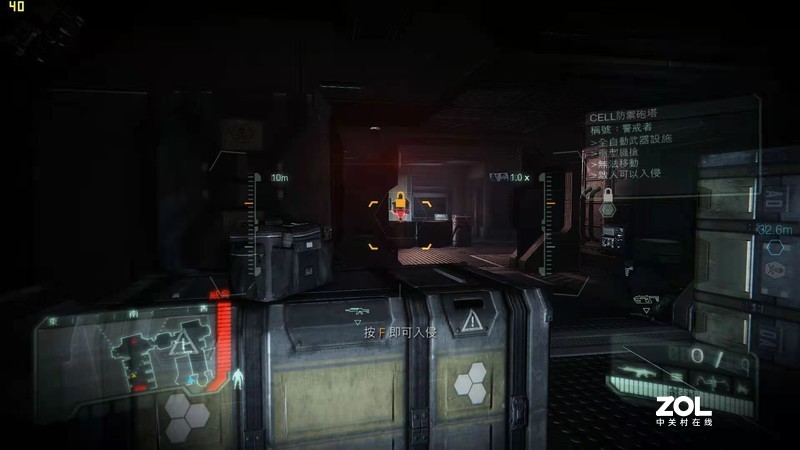Image resolution: width=800 pixels, height=450 pixels.
Task: Click the ZOL watermark logo
Action: click(x=684, y=409)
